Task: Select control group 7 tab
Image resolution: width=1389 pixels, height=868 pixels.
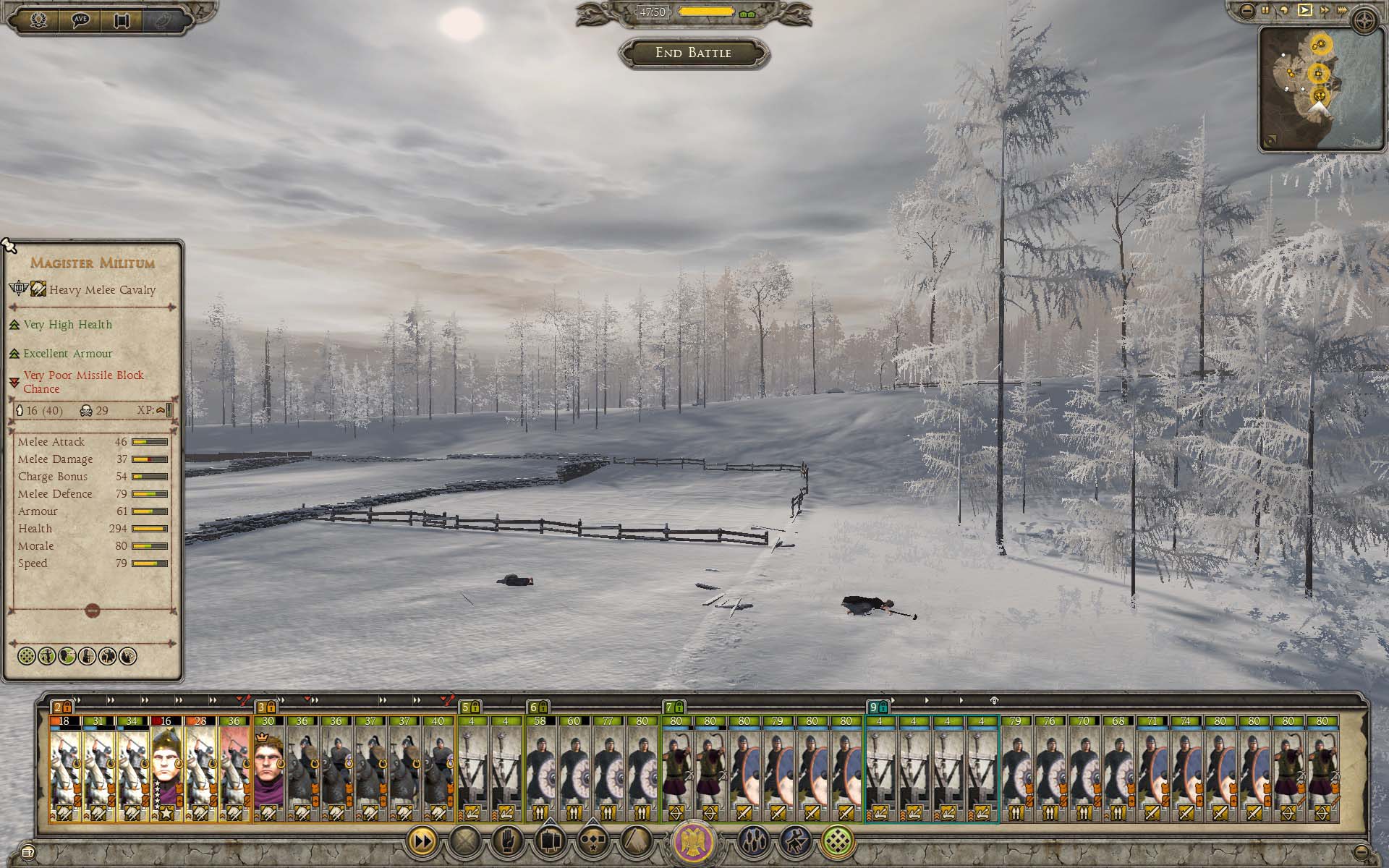Action: (674, 707)
